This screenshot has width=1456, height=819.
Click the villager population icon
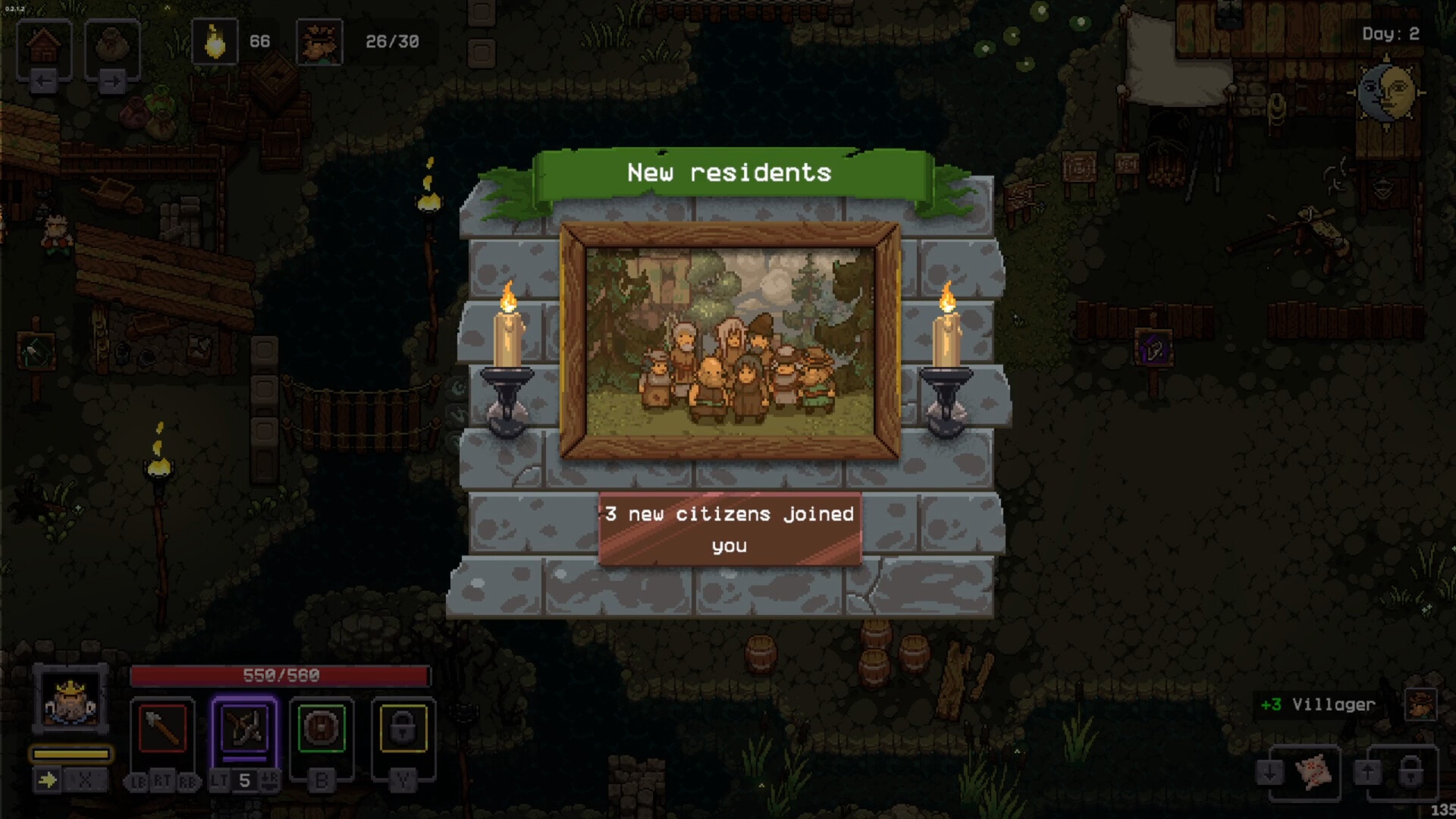coord(319,42)
